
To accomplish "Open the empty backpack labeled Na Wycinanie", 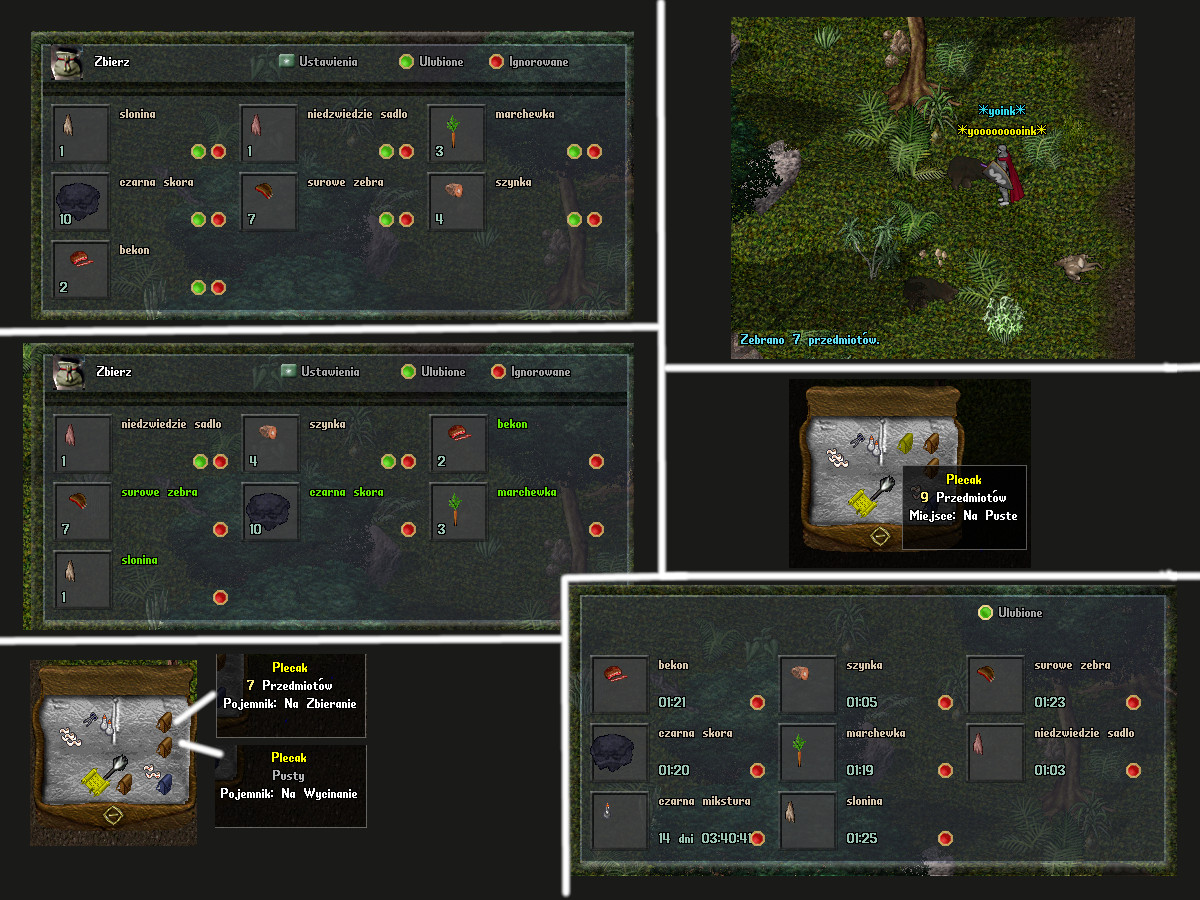I will pyautogui.click(x=164, y=746).
